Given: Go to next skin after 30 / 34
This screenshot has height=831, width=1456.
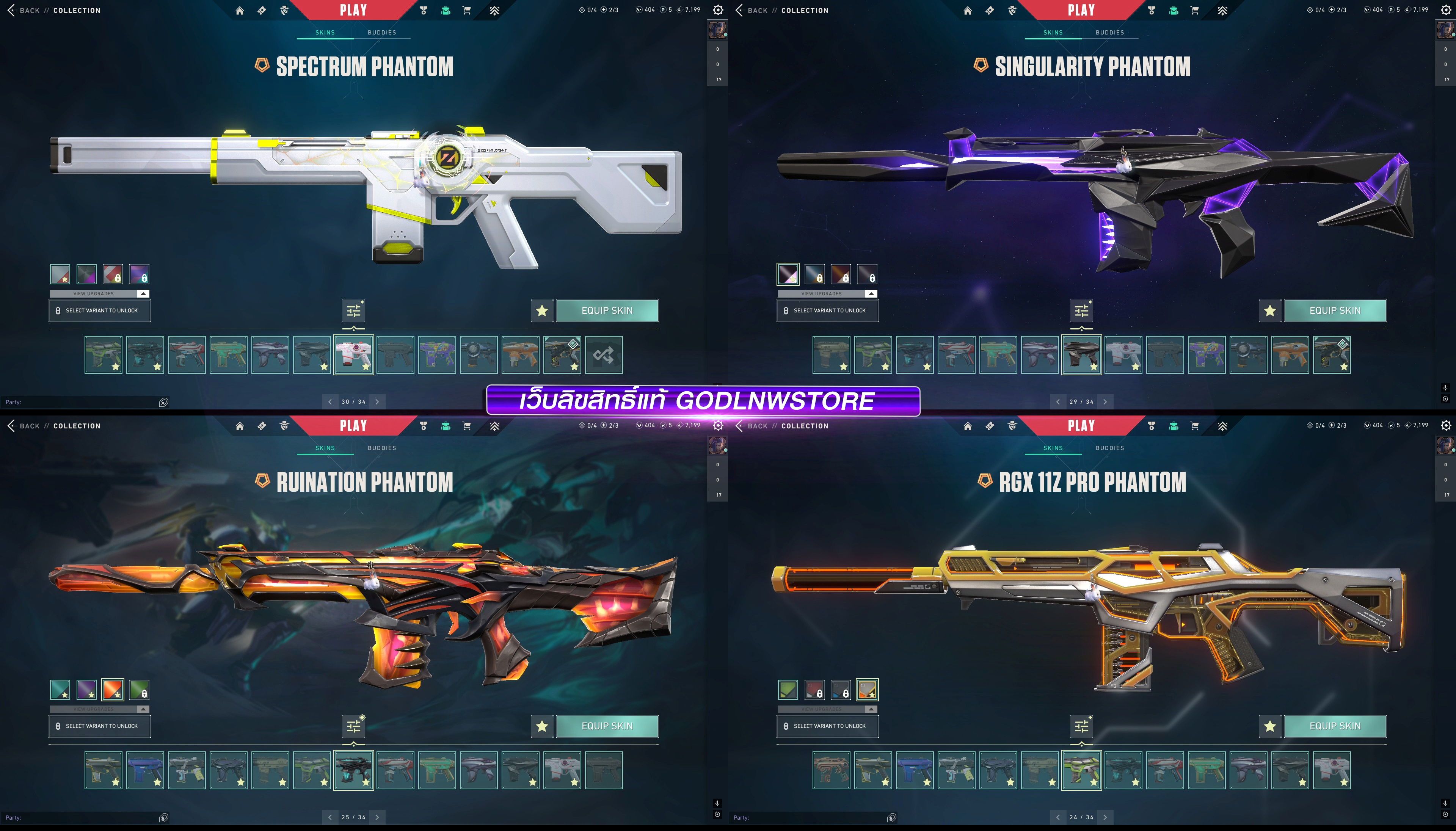Looking at the screenshot, I should coord(377,402).
